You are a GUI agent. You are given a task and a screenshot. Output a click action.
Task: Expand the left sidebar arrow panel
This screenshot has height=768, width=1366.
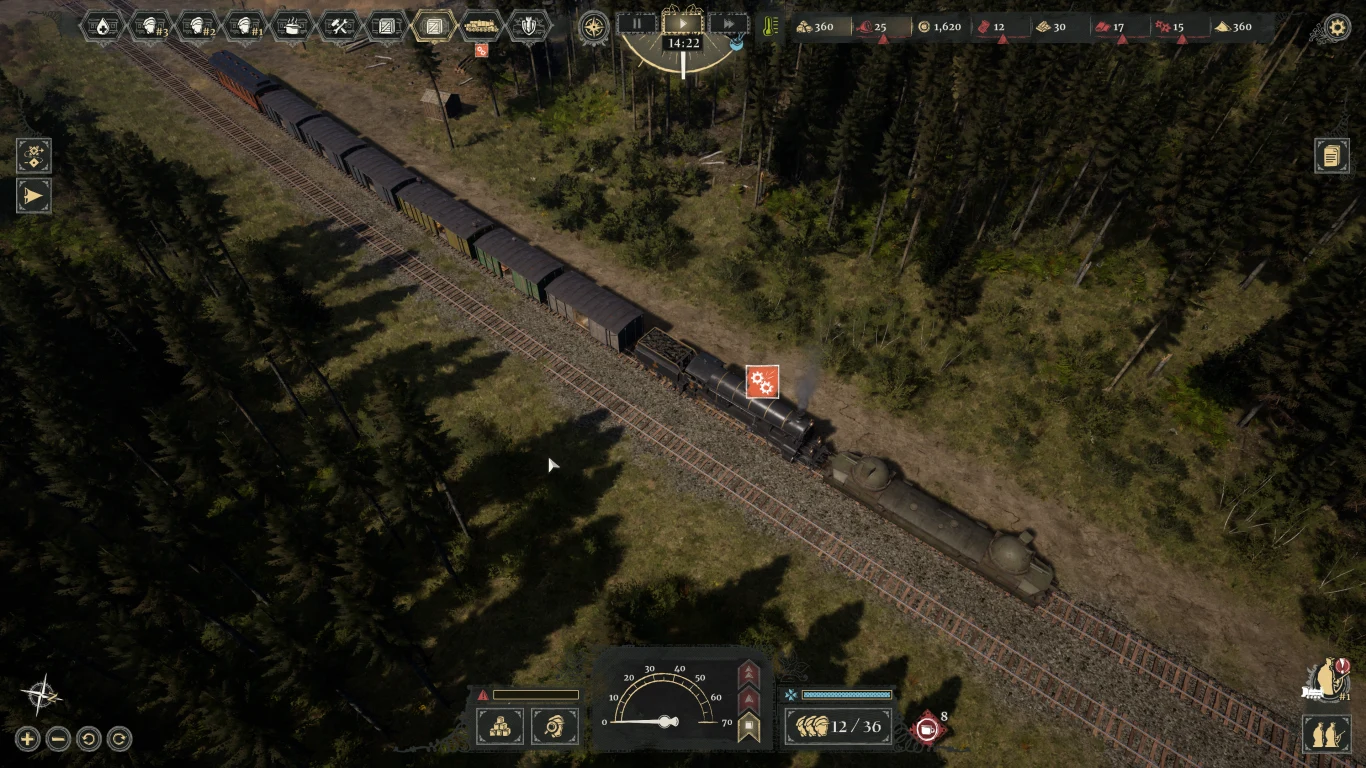33,196
